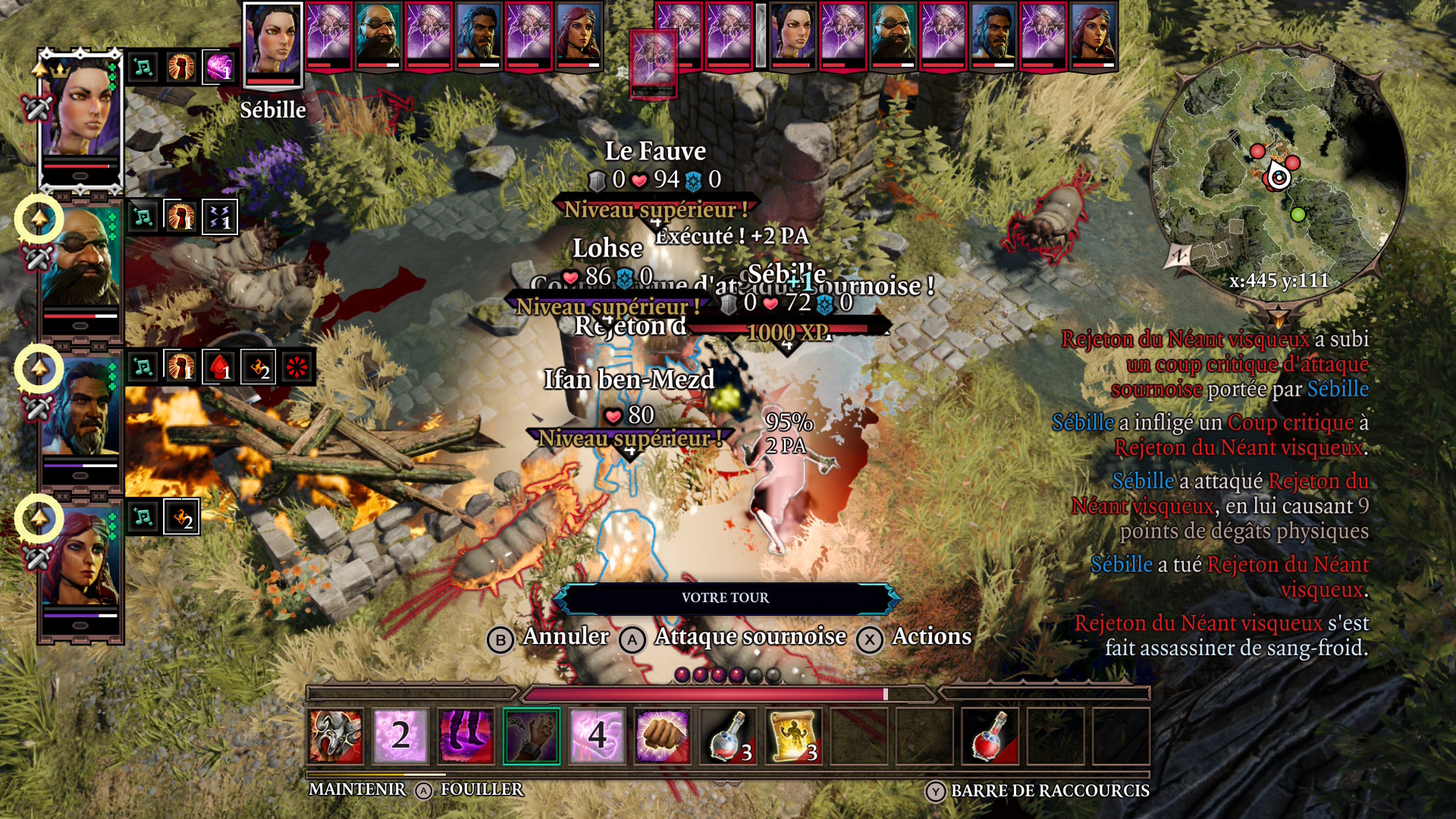Image resolution: width=1456 pixels, height=819 pixels.
Task: Activate the brown fist skill
Action: 662,736
